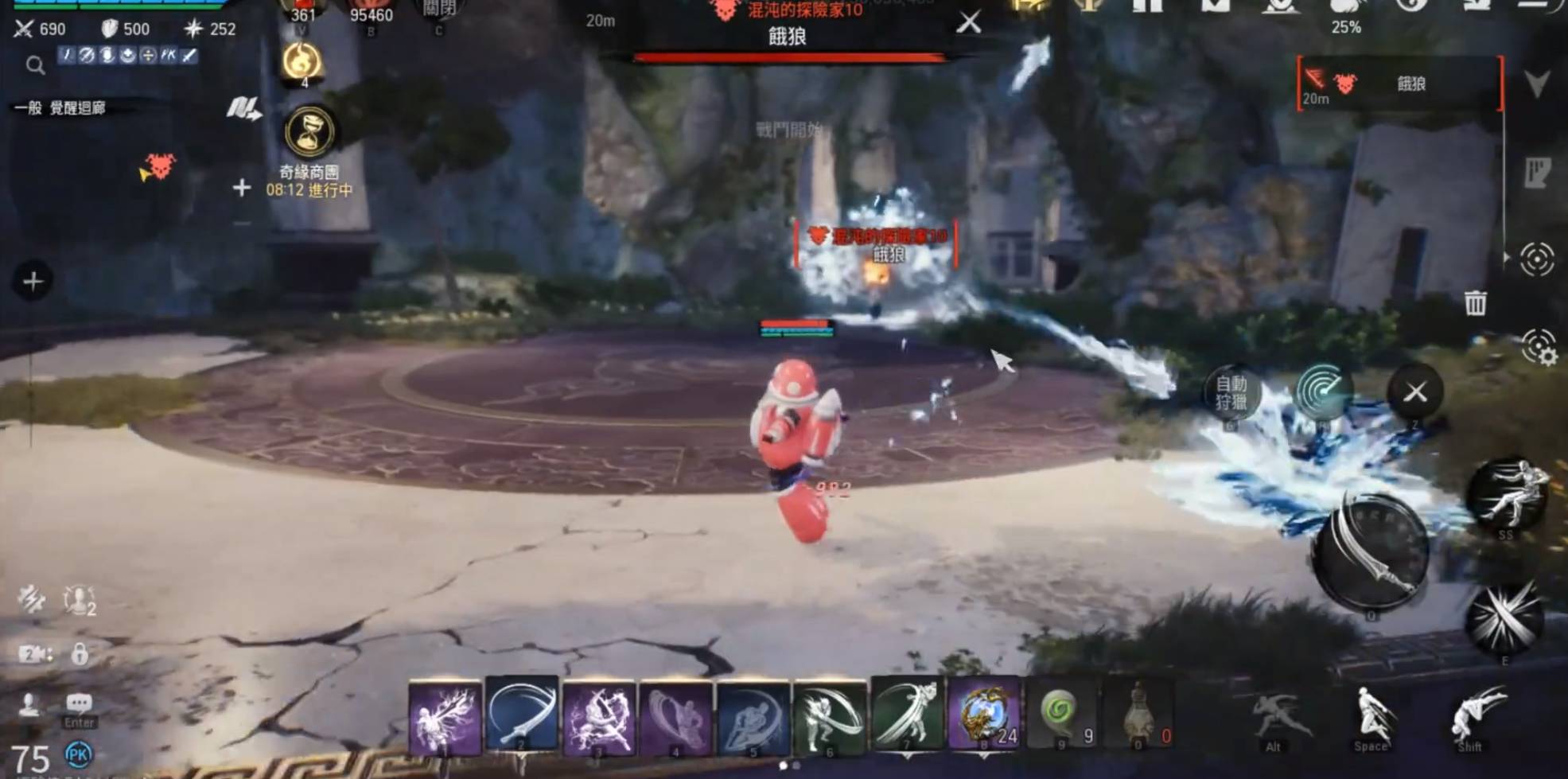
Task: Select the empty potion bottle slot
Action: [1140, 715]
